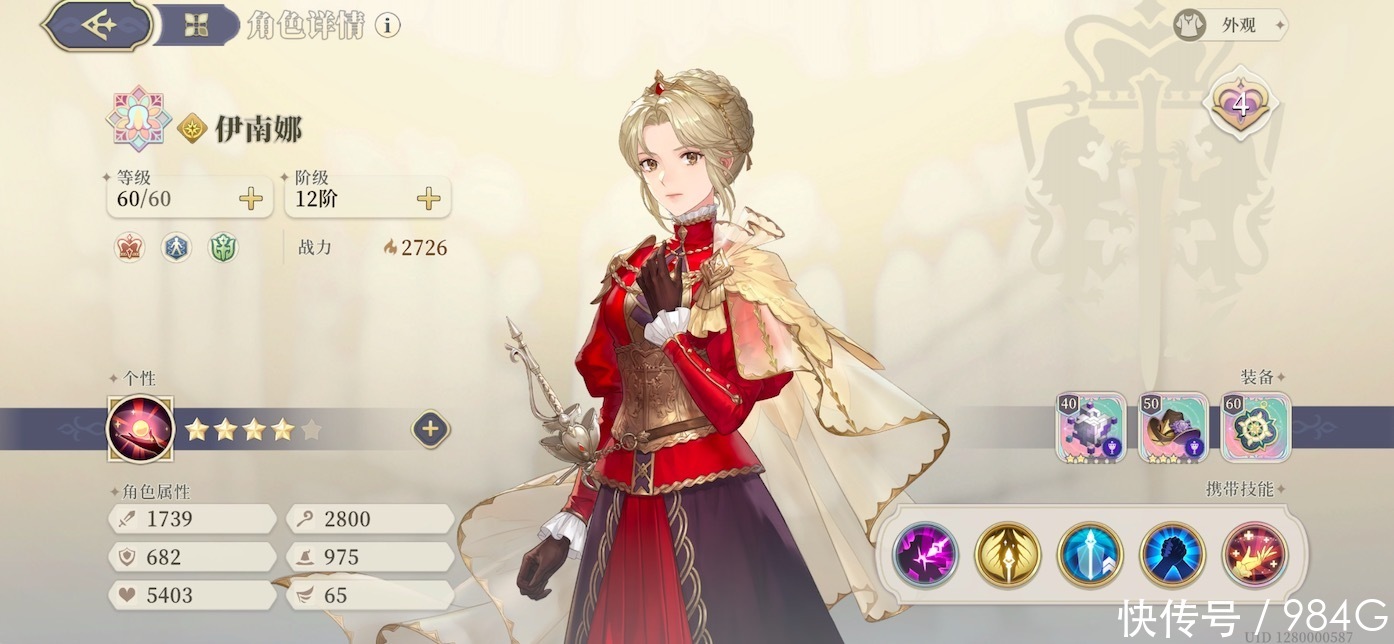Tap the plus beside level 60/60
The image size is (1394, 644).
click(251, 198)
